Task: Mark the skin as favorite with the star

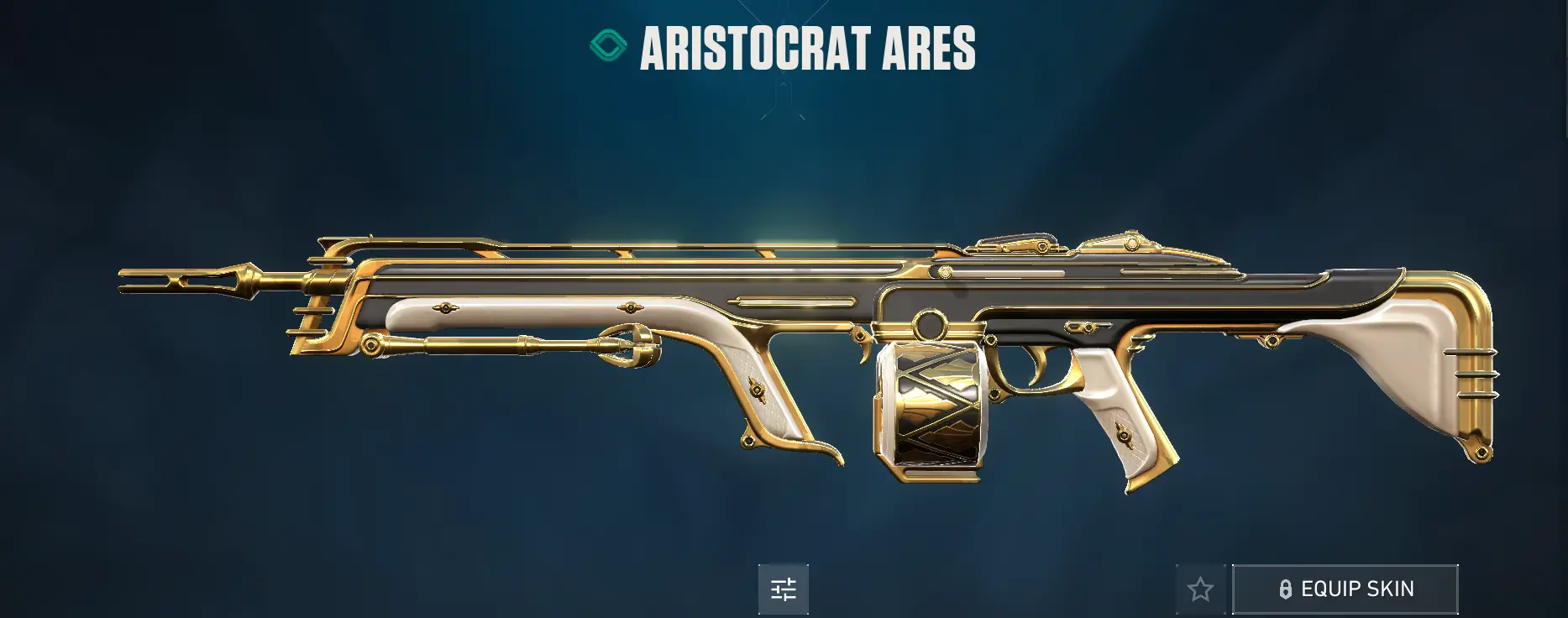Action: click(1200, 589)
